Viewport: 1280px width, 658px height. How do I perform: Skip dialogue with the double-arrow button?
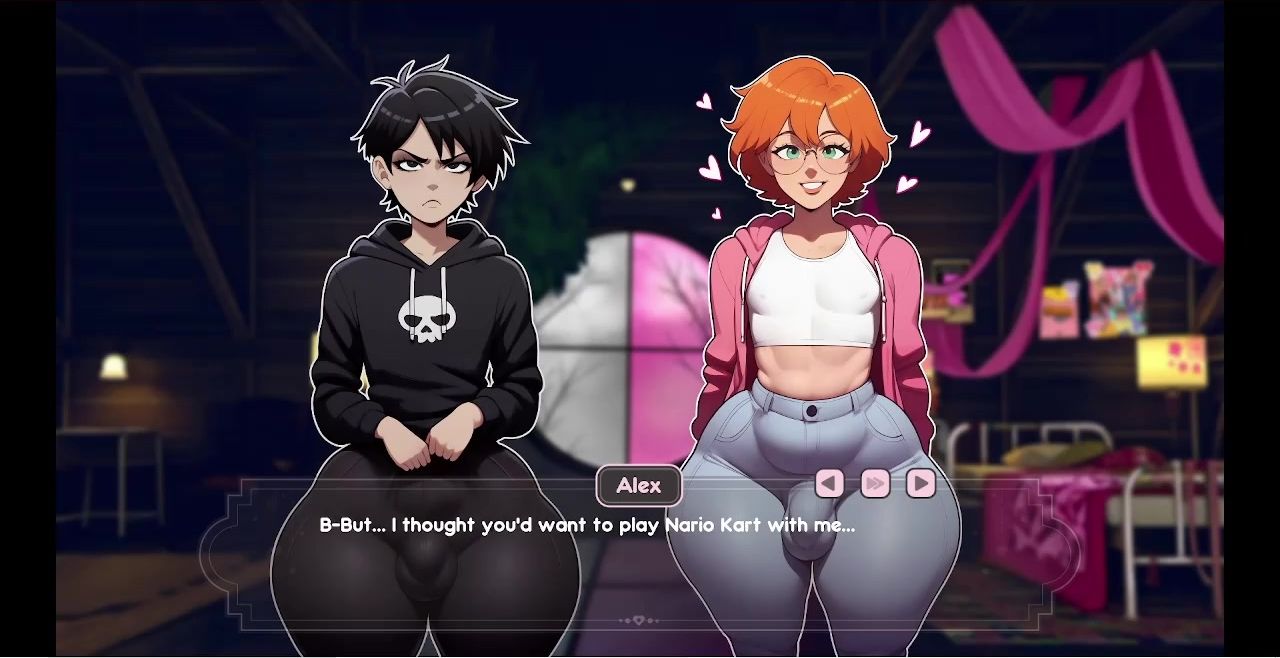(x=875, y=484)
